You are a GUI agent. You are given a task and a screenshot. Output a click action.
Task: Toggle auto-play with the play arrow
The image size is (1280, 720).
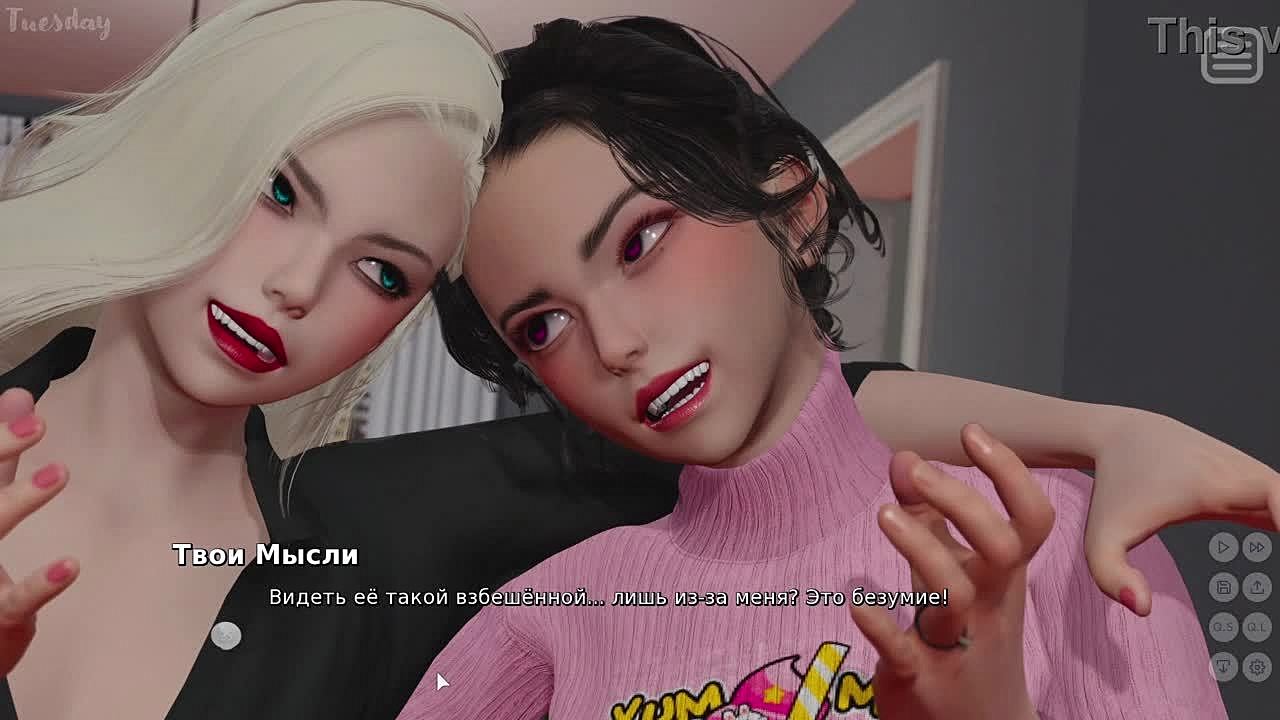pos(1223,547)
